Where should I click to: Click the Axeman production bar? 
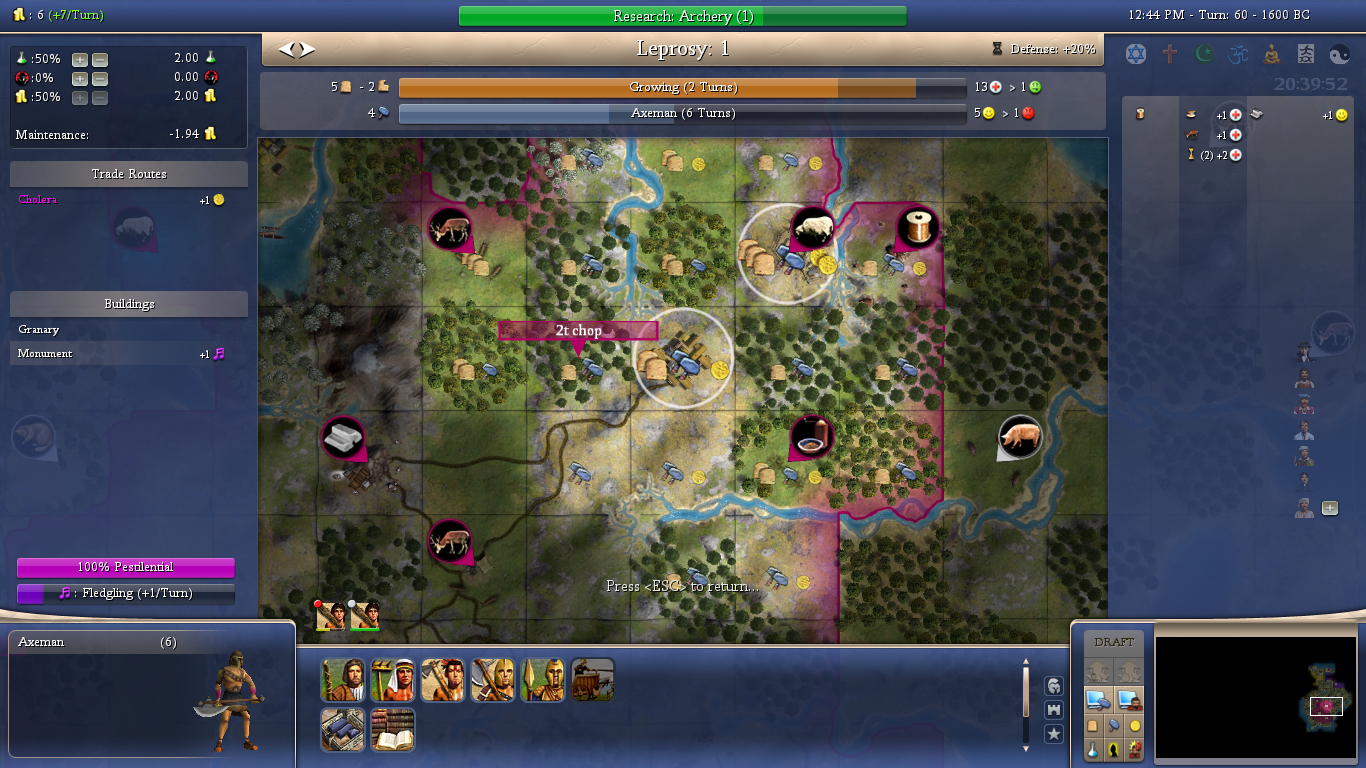682,114
